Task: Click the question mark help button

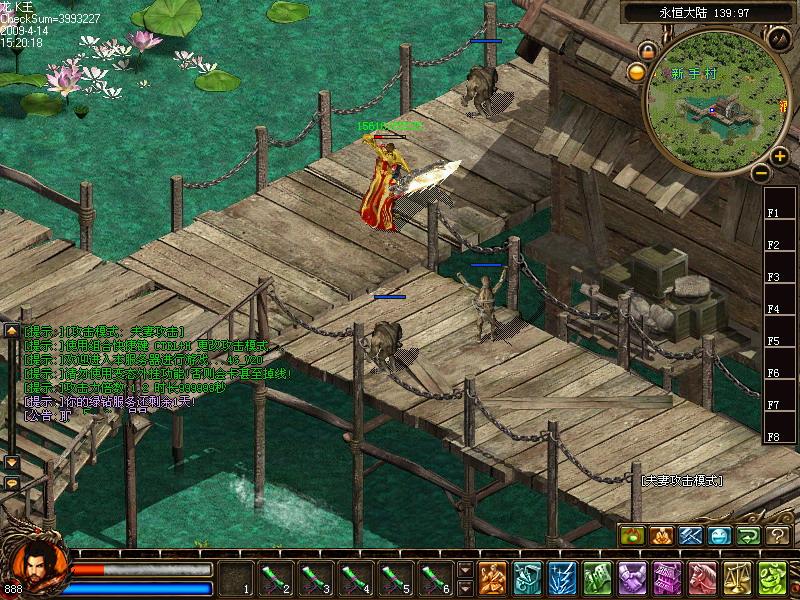Action: click(x=777, y=536)
